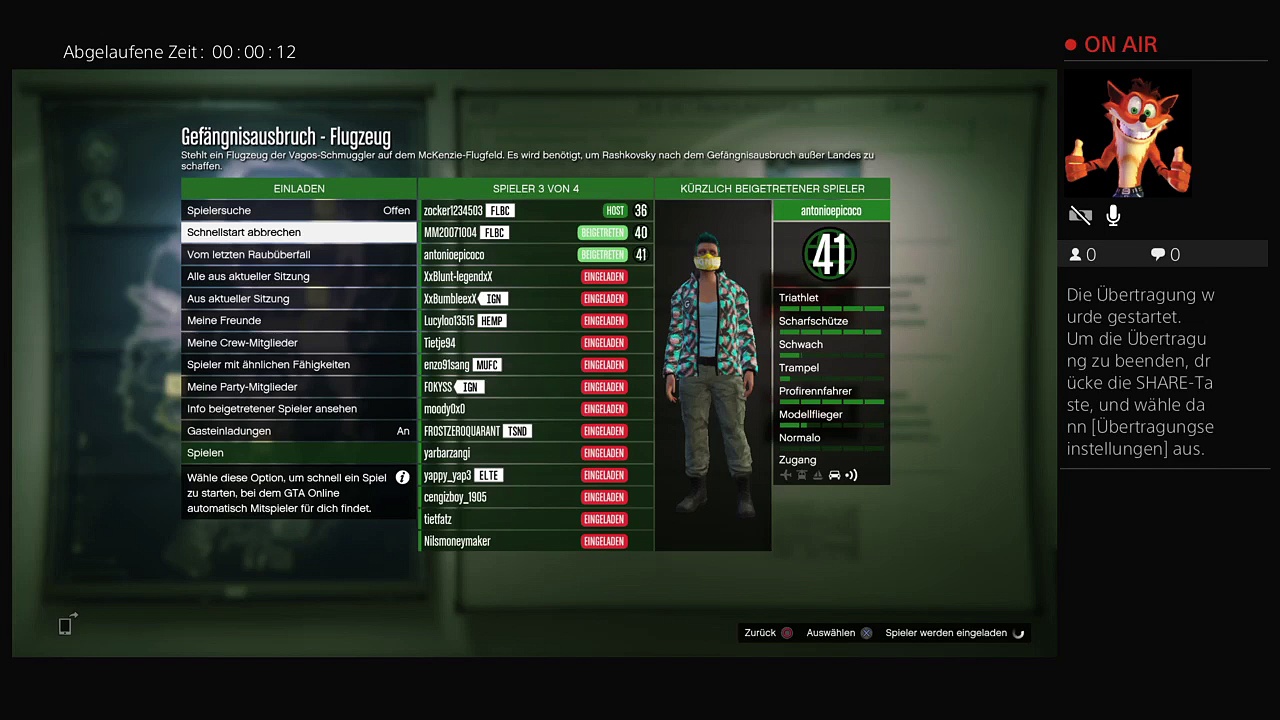1280x720 pixels.
Task: Select Meine Crew-Mitglieder
Action: [x=298, y=343]
